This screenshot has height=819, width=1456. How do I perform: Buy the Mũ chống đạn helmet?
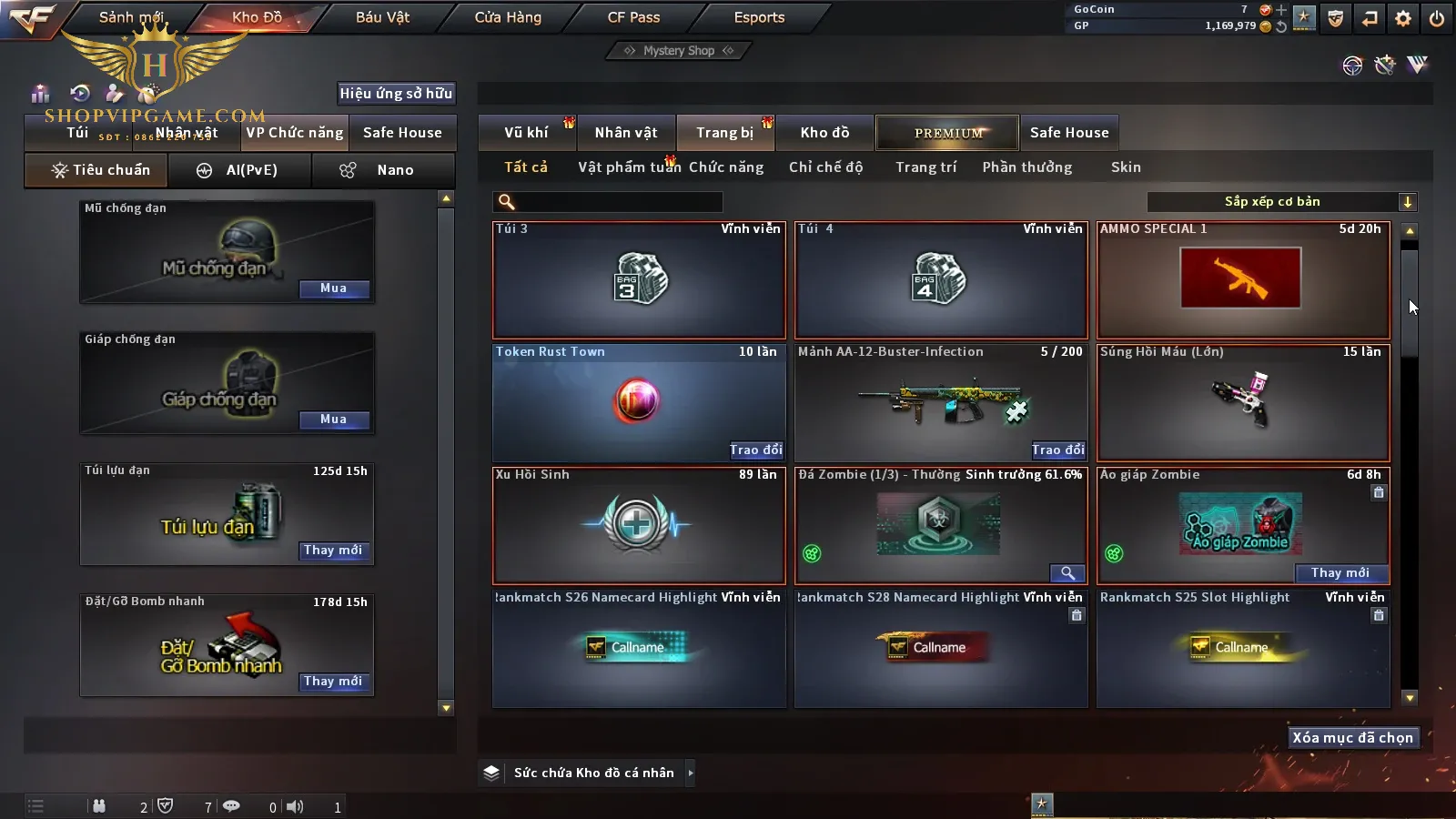334,288
